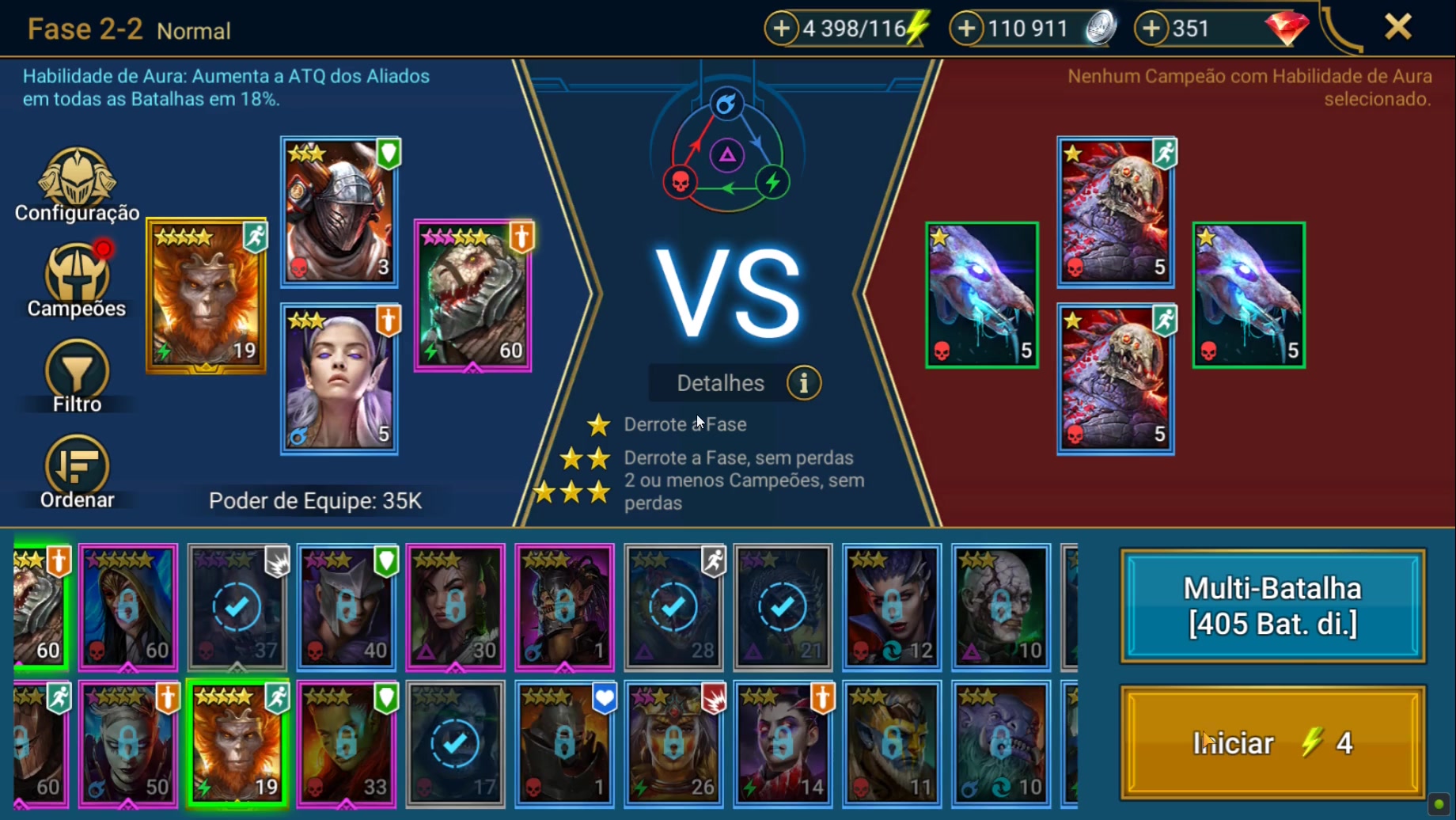Remove the level 19 monkey leader from team

tap(206, 295)
